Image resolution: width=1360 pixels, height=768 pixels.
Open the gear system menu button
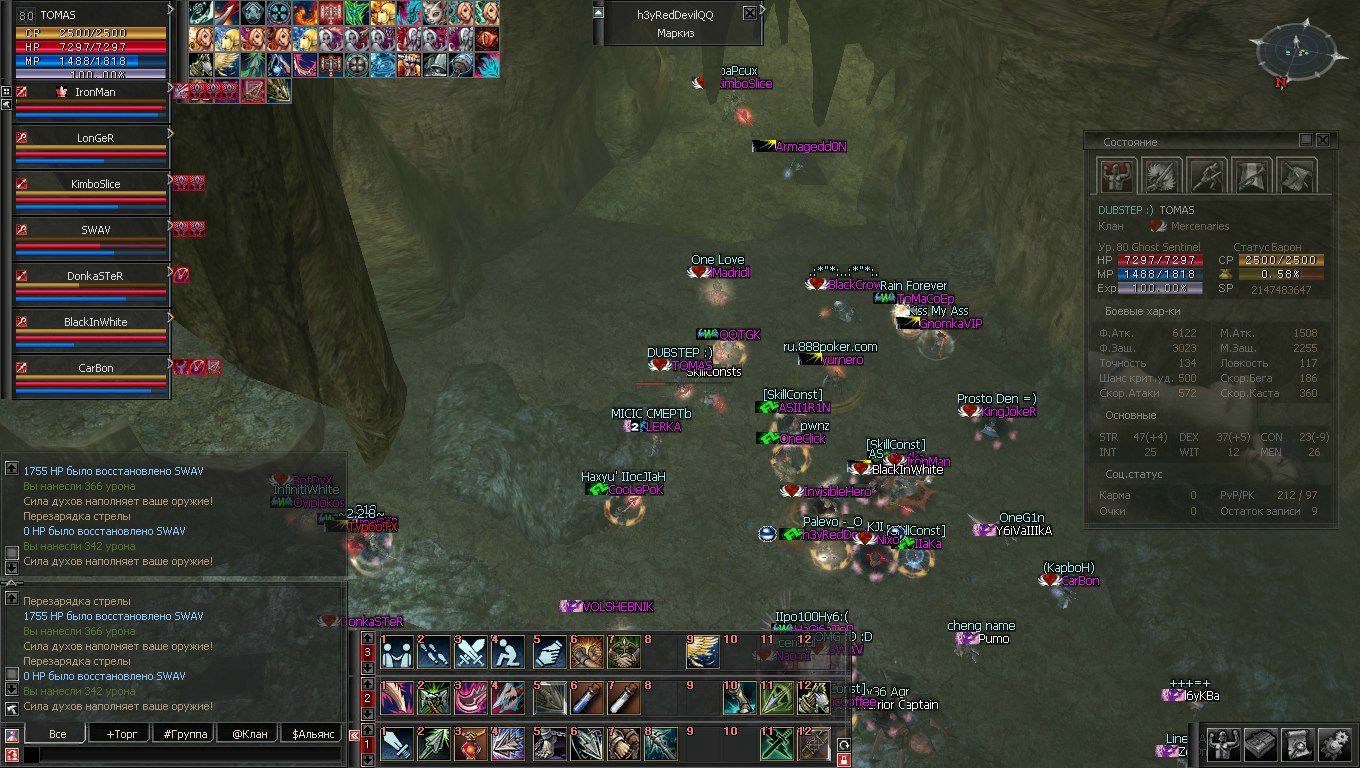[x=1334, y=745]
